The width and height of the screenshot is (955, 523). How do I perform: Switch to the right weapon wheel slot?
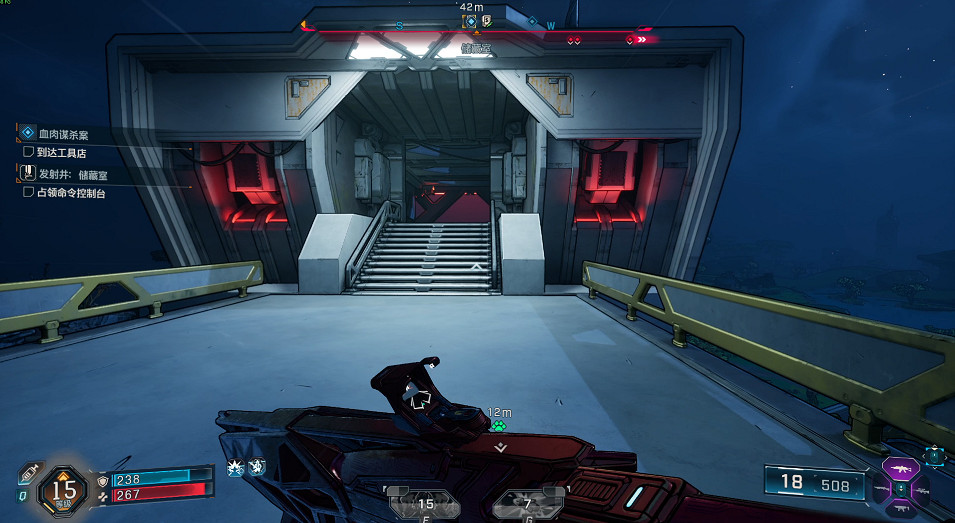coord(922,489)
